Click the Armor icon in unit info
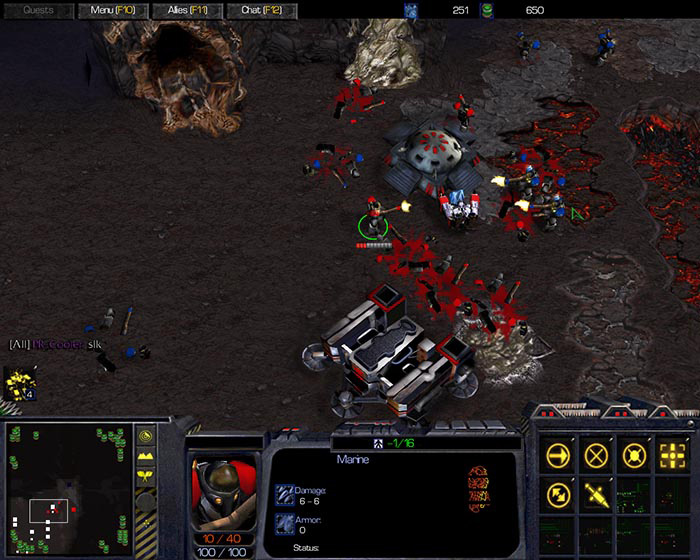The image size is (700, 560). click(x=283, y=524)
